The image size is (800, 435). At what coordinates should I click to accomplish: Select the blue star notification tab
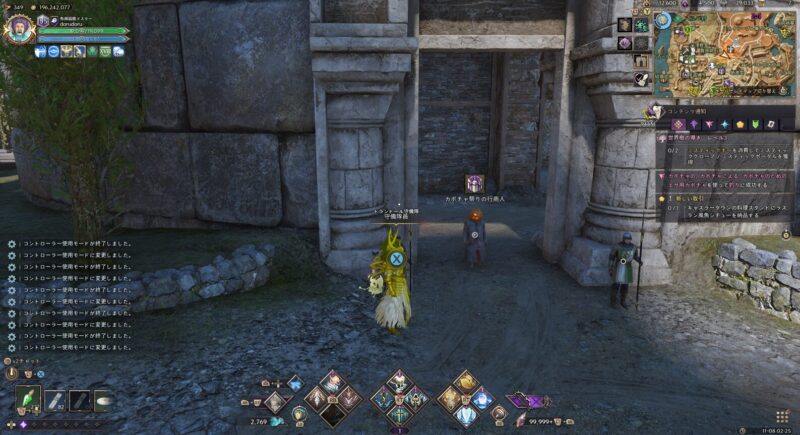[x=725, y=124]
